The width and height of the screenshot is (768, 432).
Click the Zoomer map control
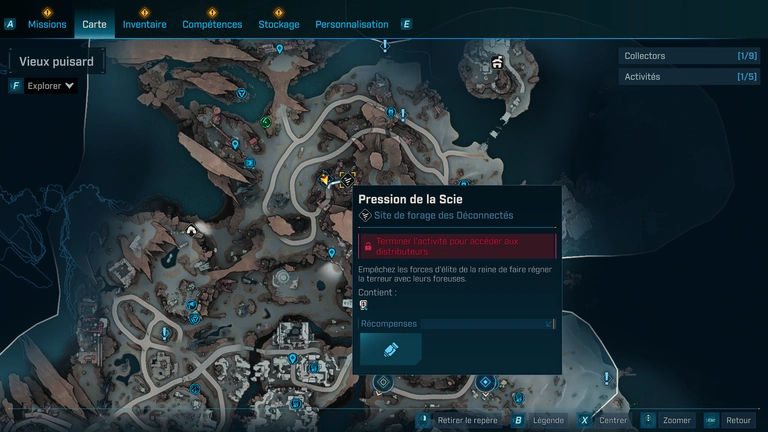pyautogui.click(x=676, y=420)
